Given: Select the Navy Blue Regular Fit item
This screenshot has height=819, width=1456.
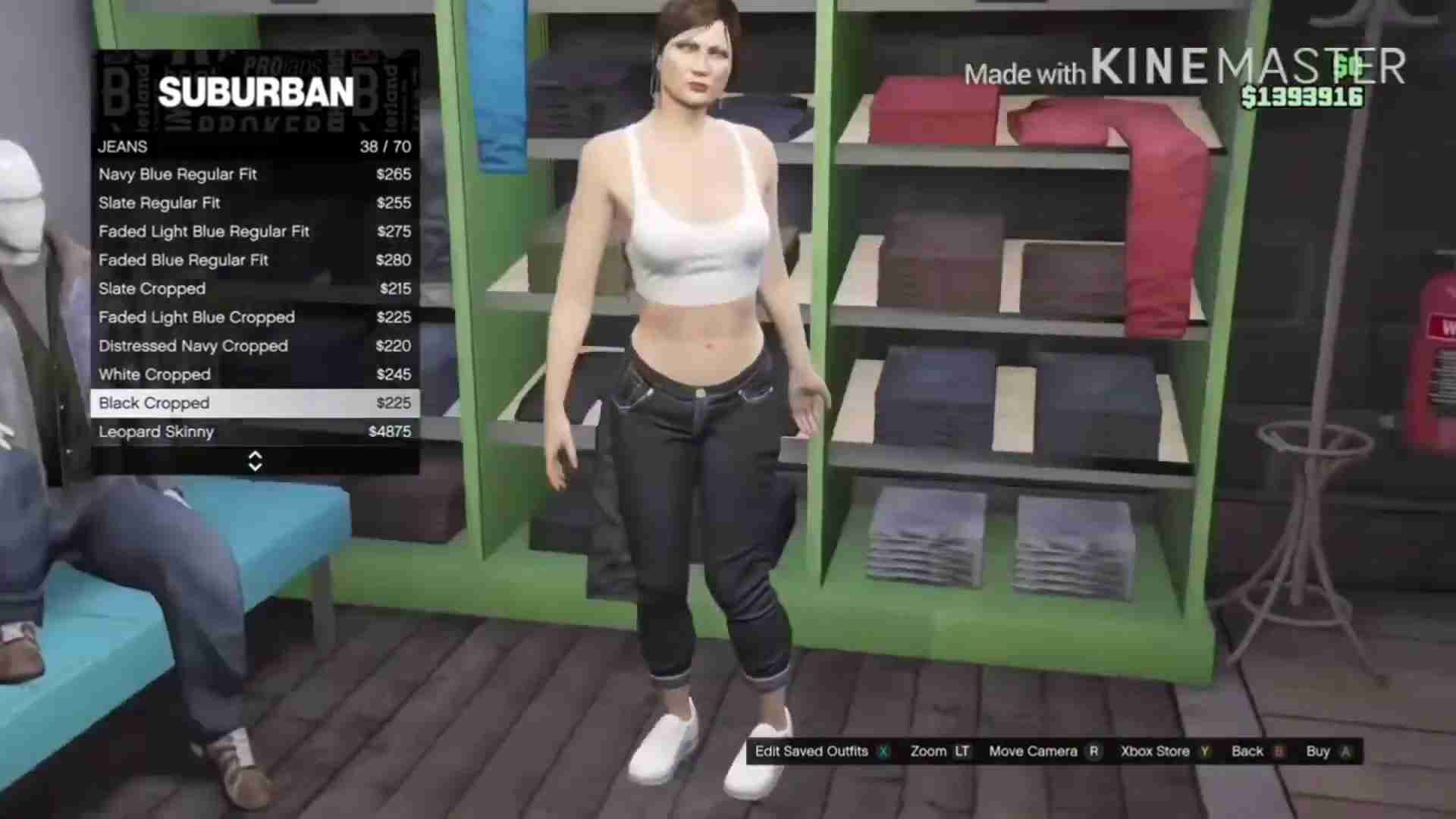Looking at the screenshot, I should point(177,174).
